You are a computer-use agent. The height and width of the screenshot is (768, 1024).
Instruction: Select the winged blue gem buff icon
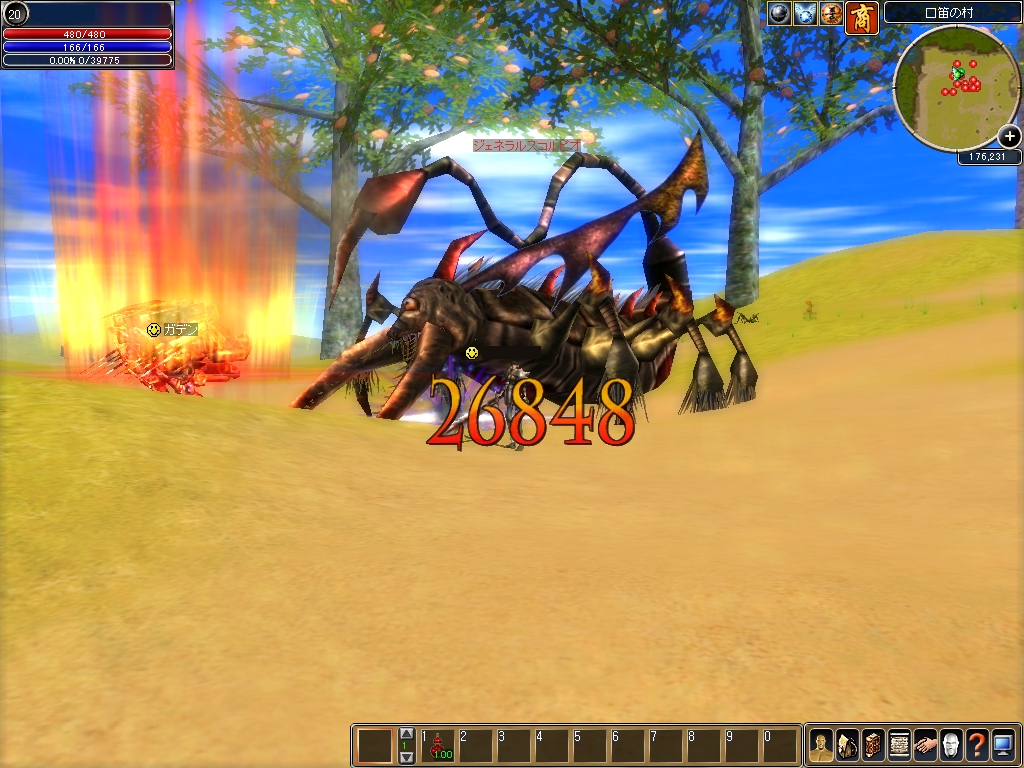click(x=805, y=13)
